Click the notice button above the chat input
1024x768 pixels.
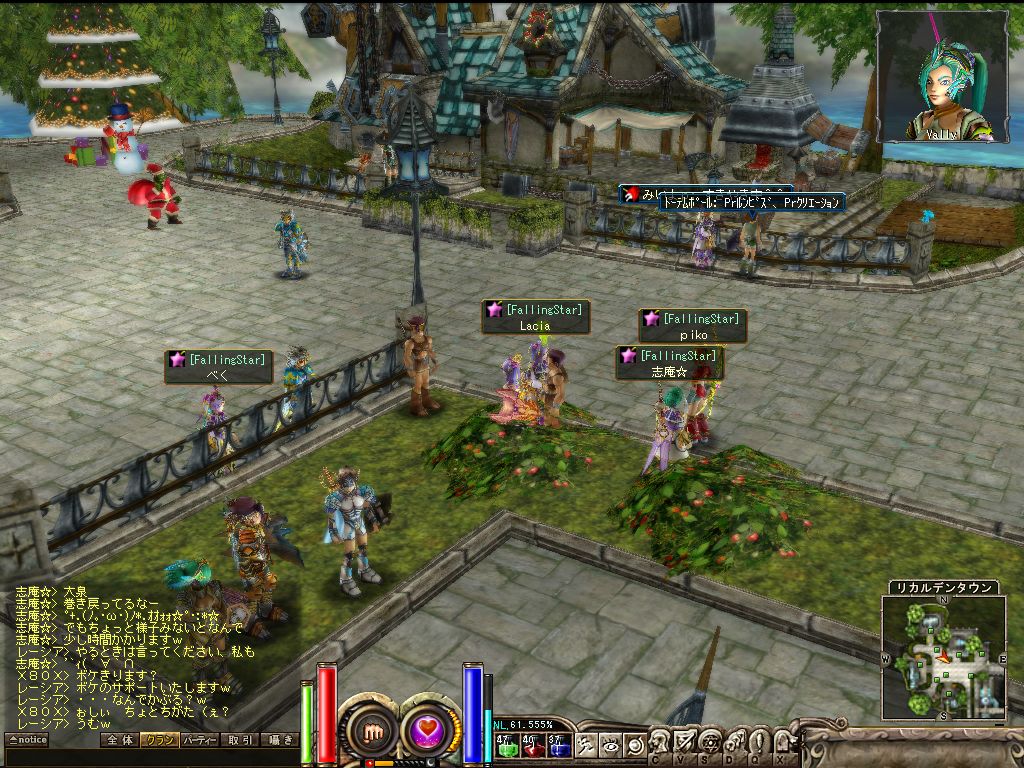click(28, 740)
